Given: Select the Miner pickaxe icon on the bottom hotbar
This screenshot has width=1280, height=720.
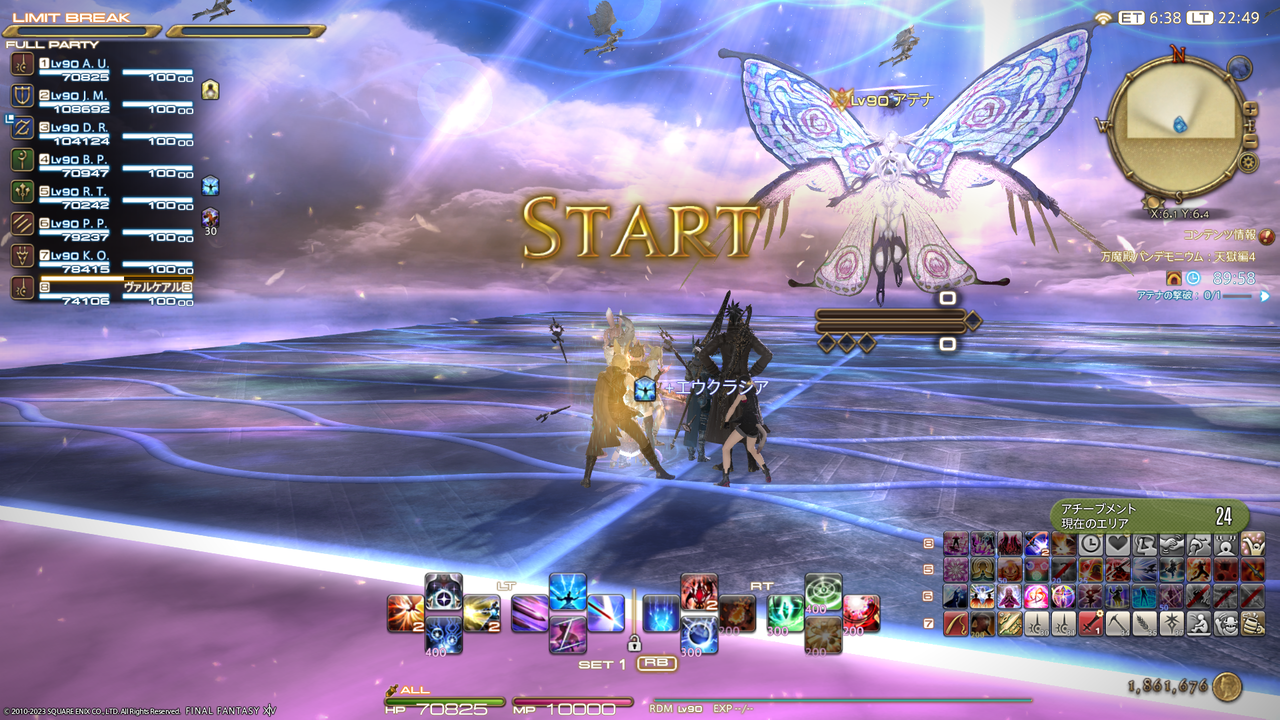Looking at the screenshot, I should coord(1116,624).
